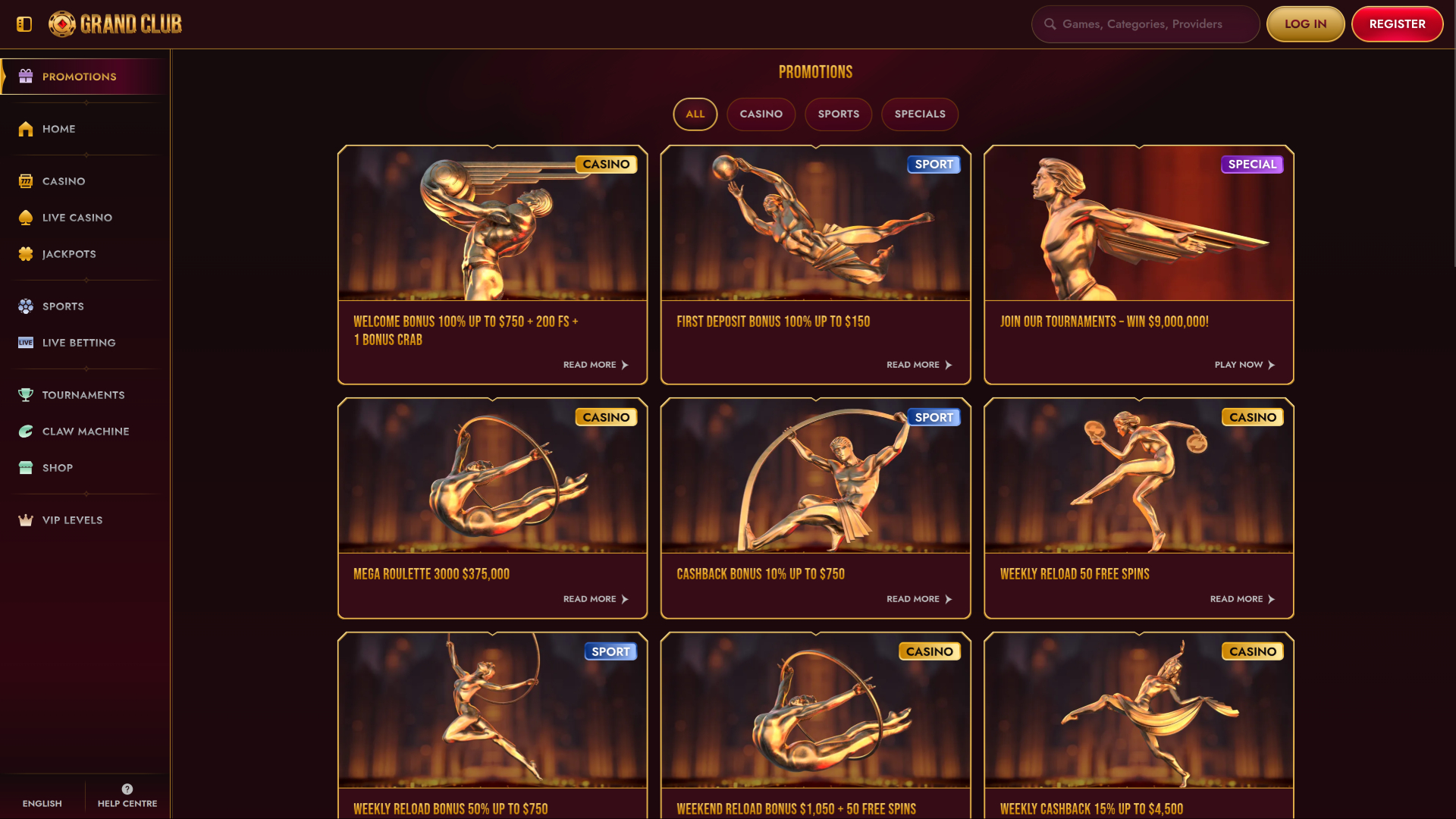Open Help Centre via the question mark icon
This screenshot has width=1456, height=819.
pos(126,788)
